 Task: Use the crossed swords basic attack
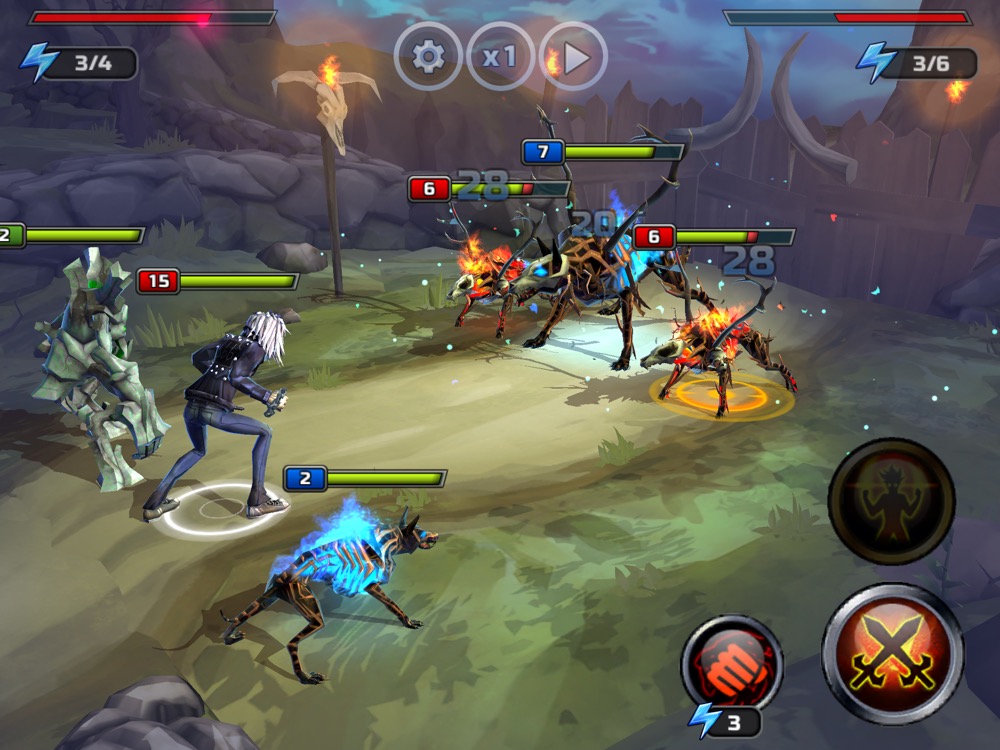point(892,654)
